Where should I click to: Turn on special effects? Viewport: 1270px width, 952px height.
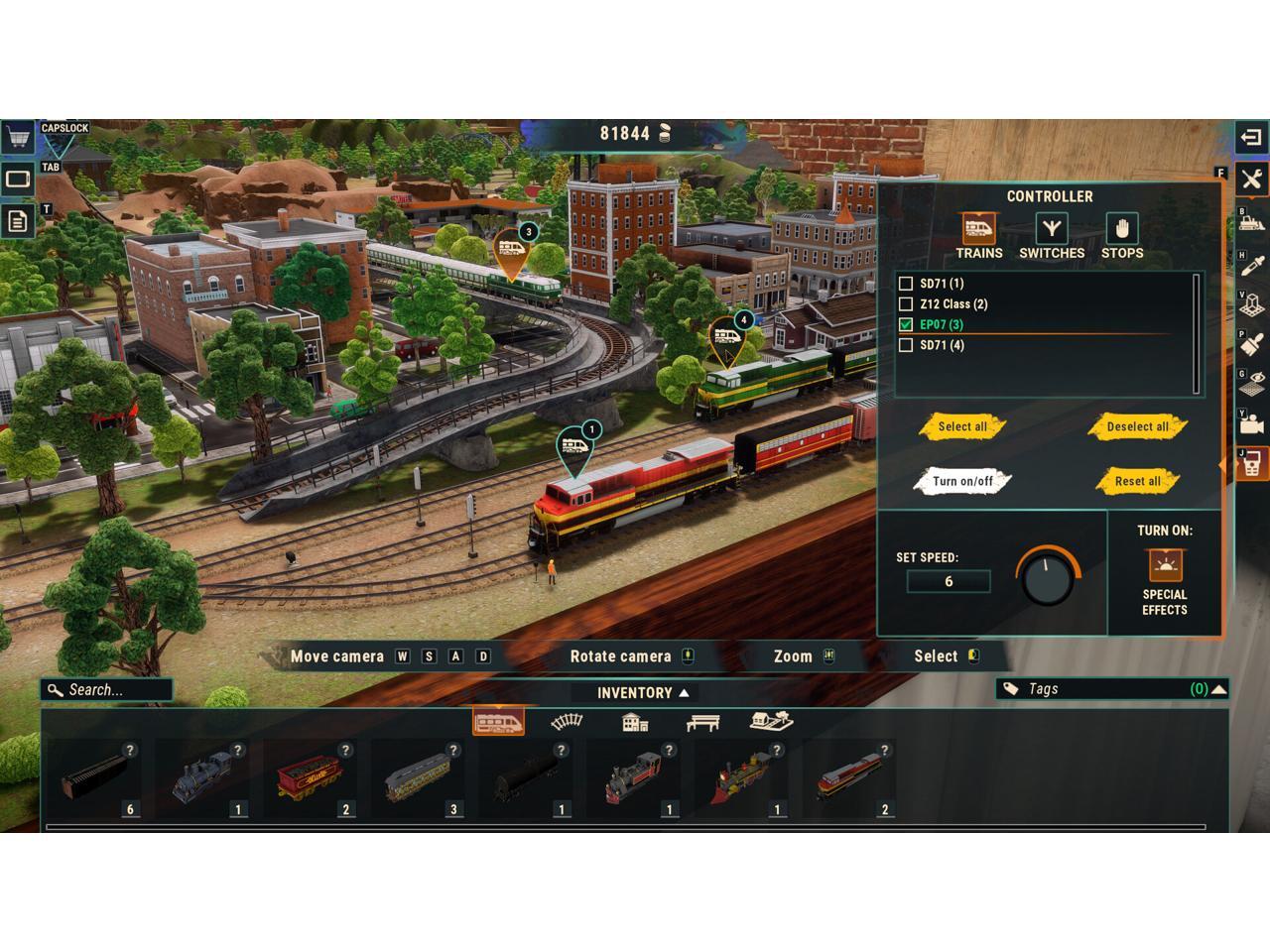1165,566
